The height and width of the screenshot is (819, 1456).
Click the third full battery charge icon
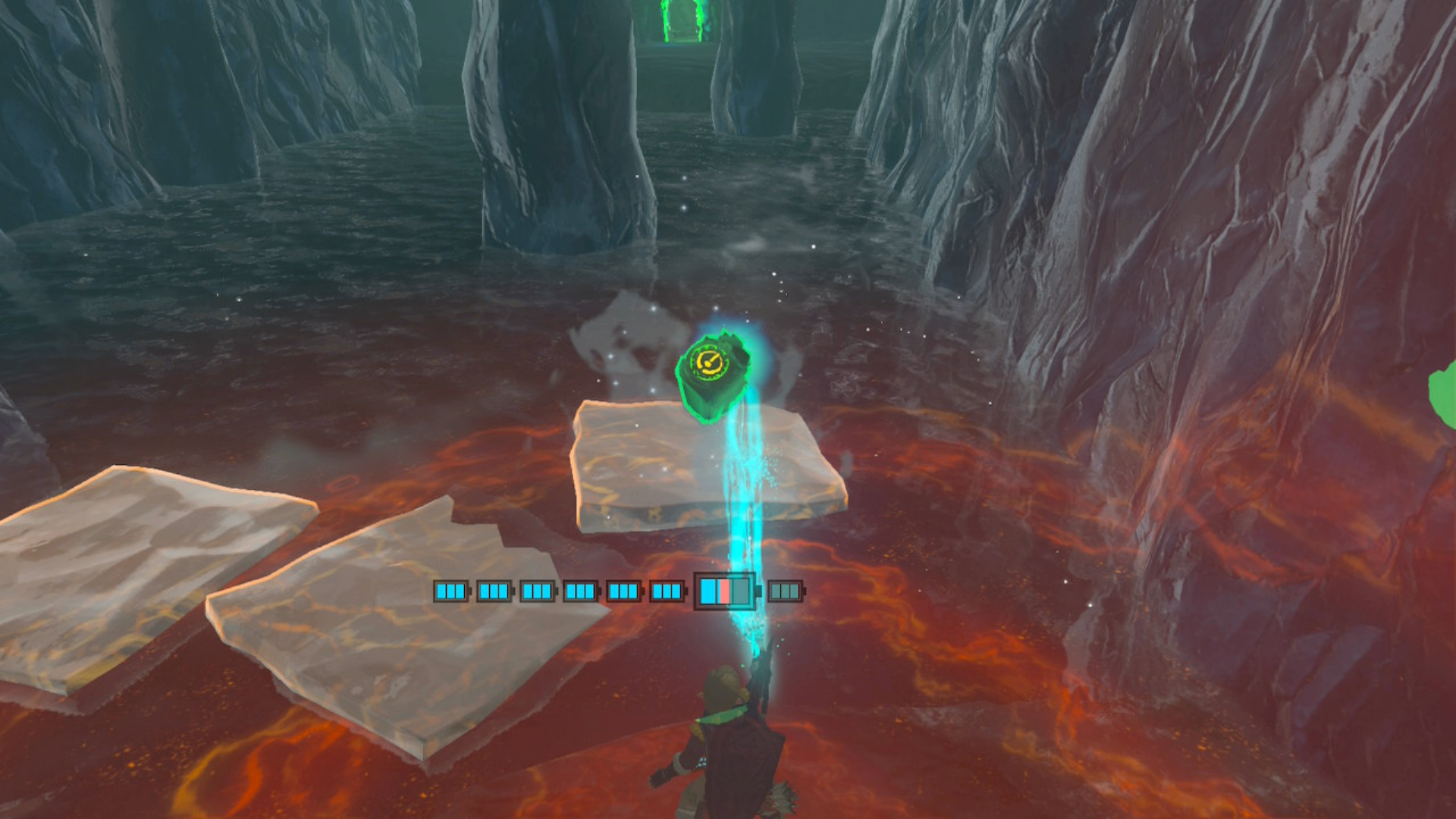[538, 590]
